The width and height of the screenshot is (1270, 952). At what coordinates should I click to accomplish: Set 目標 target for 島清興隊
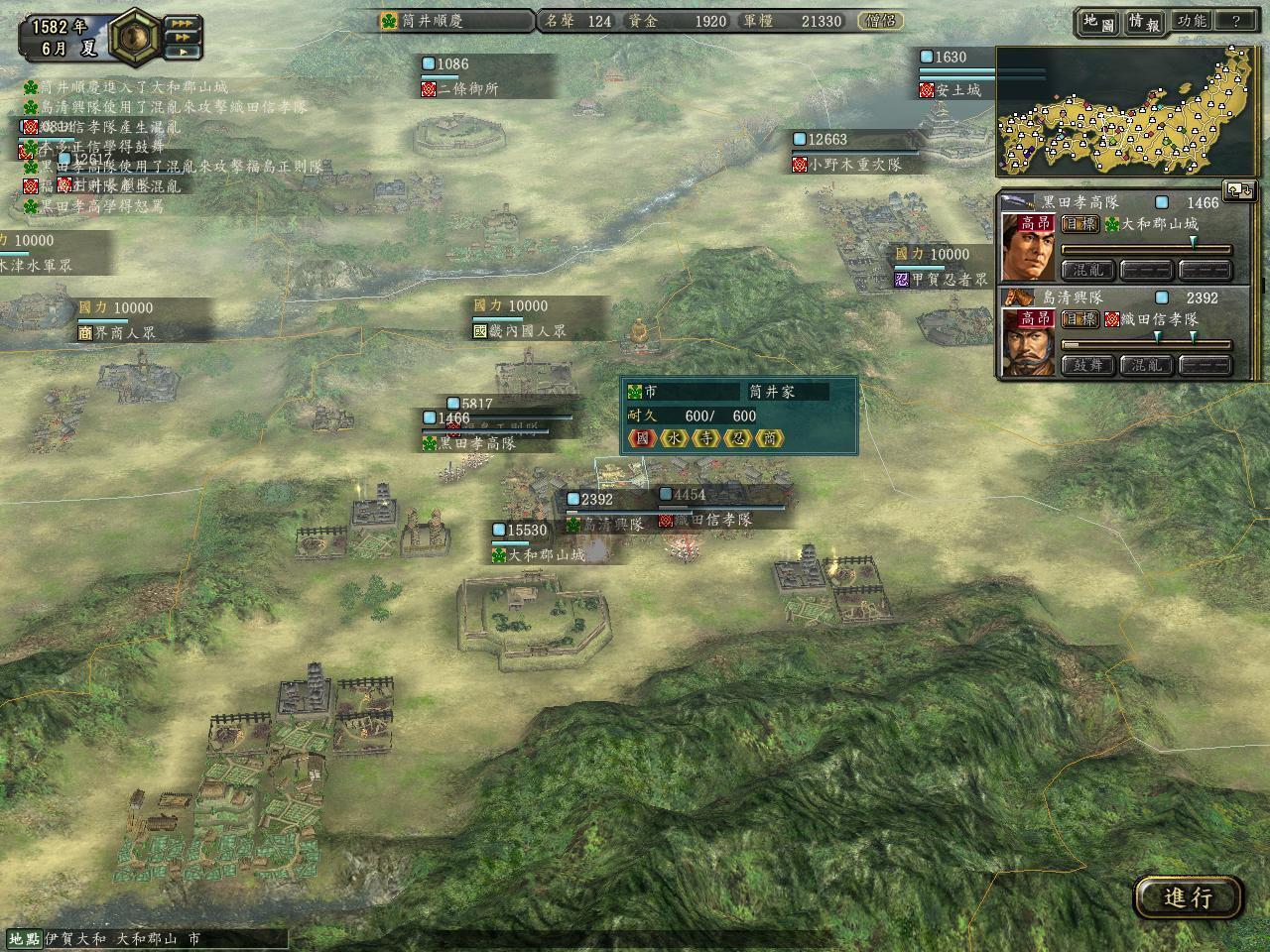1079,319
